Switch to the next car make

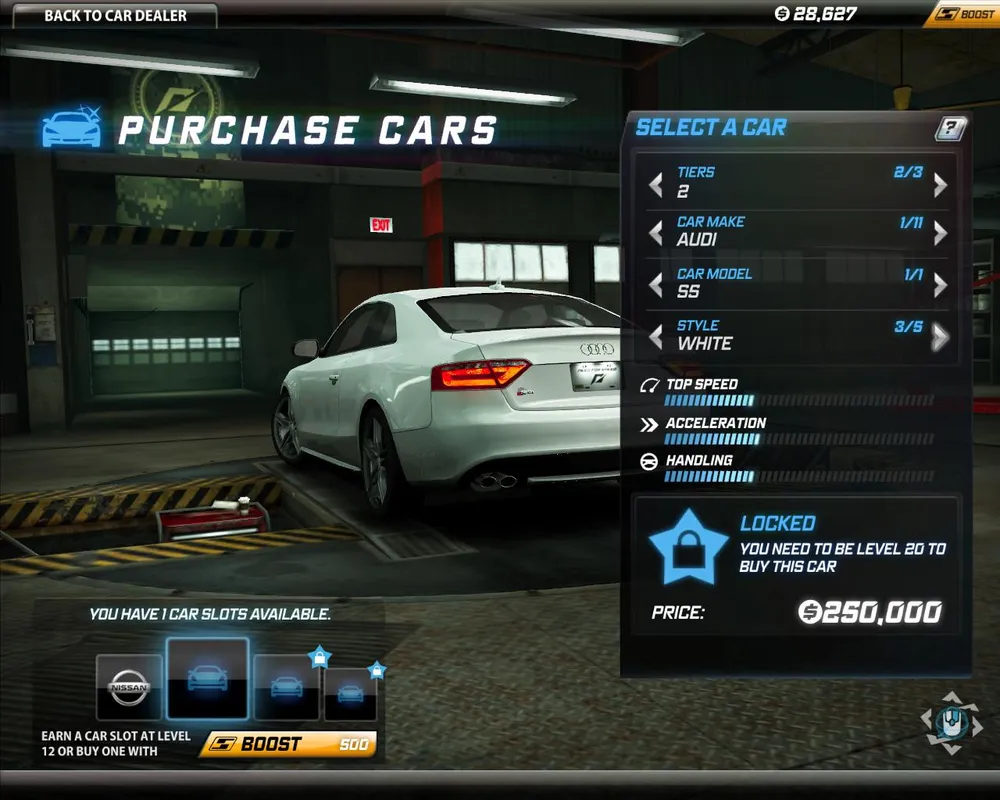pos(940,233)
